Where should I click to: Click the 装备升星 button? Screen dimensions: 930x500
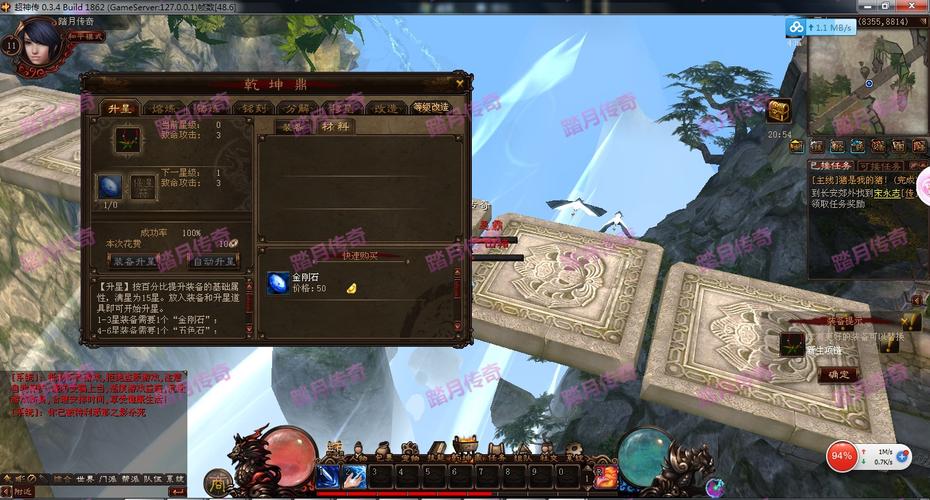(x=132, y=261)
